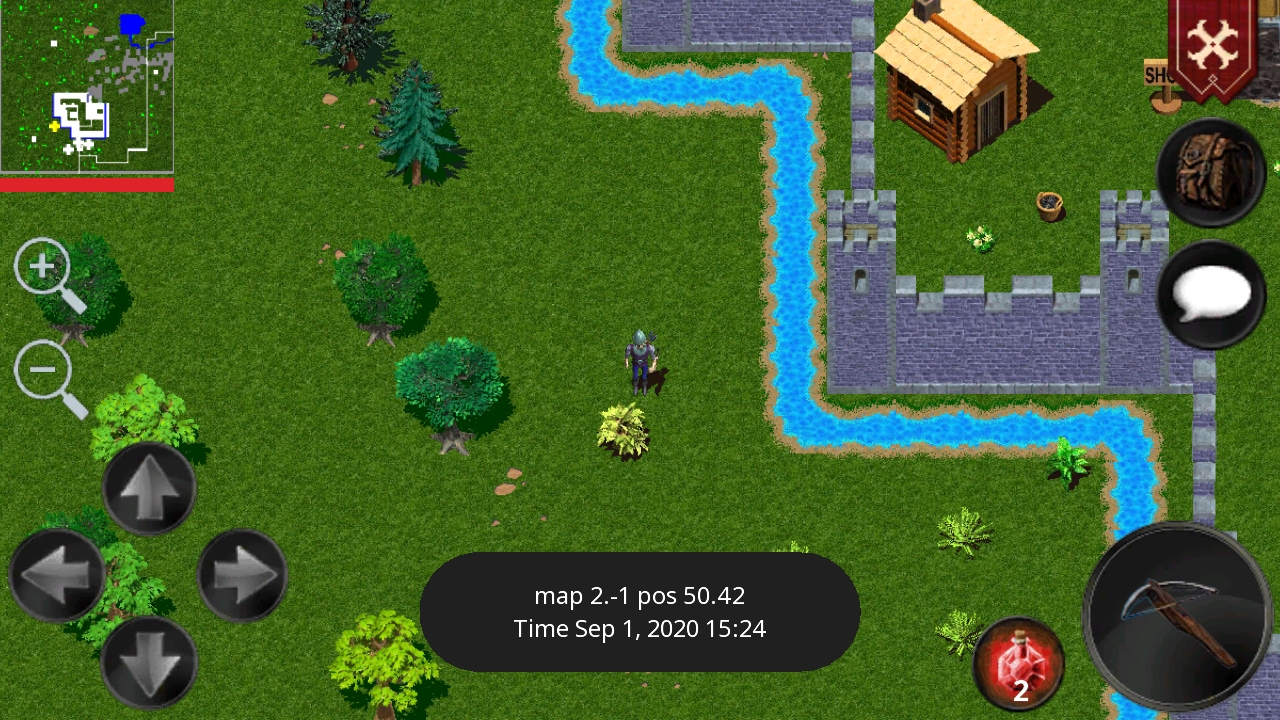
Task: Click the red health bar below the minimap
Action: (87, 184)
